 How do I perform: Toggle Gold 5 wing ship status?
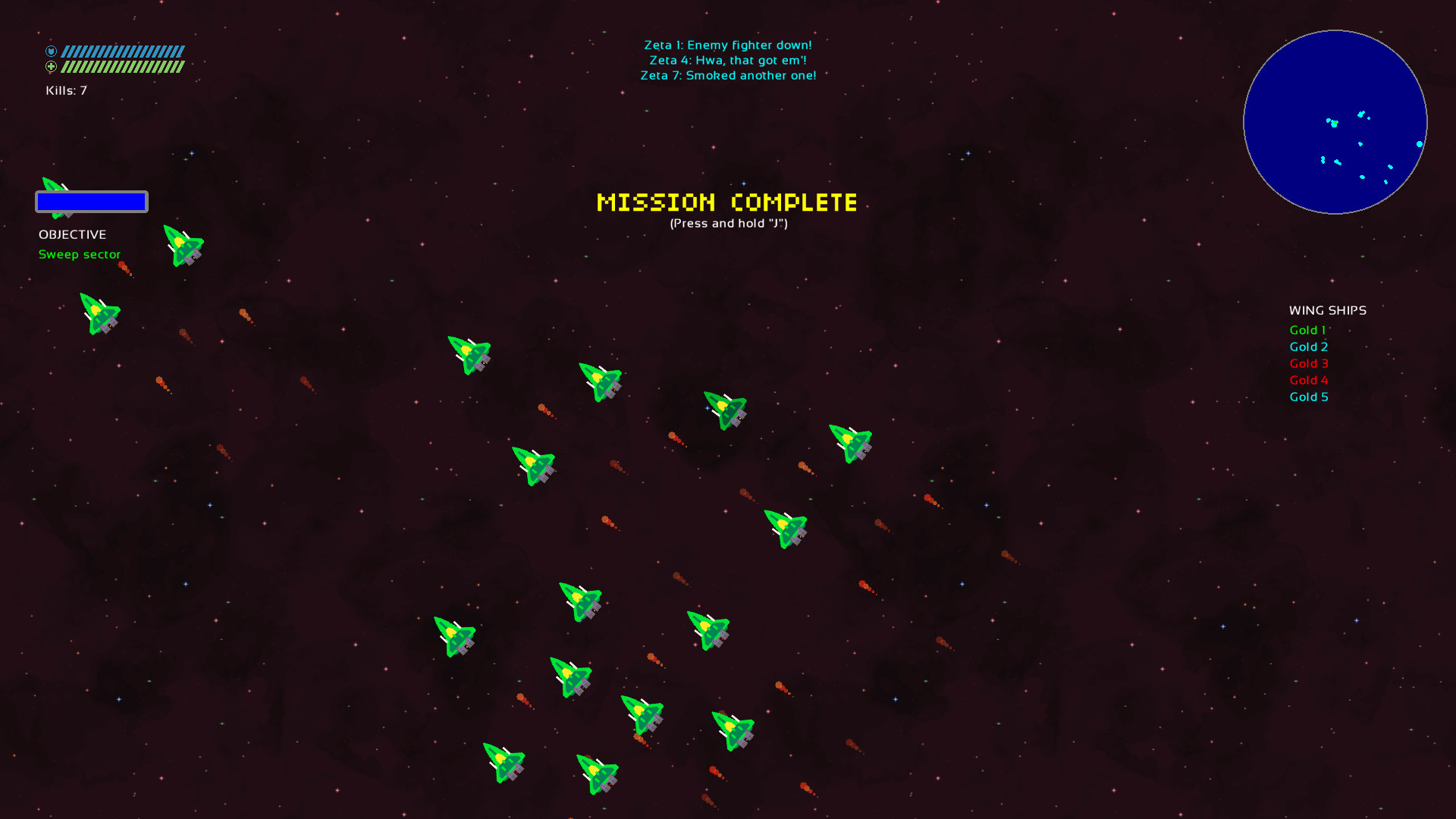point(1308,397)
